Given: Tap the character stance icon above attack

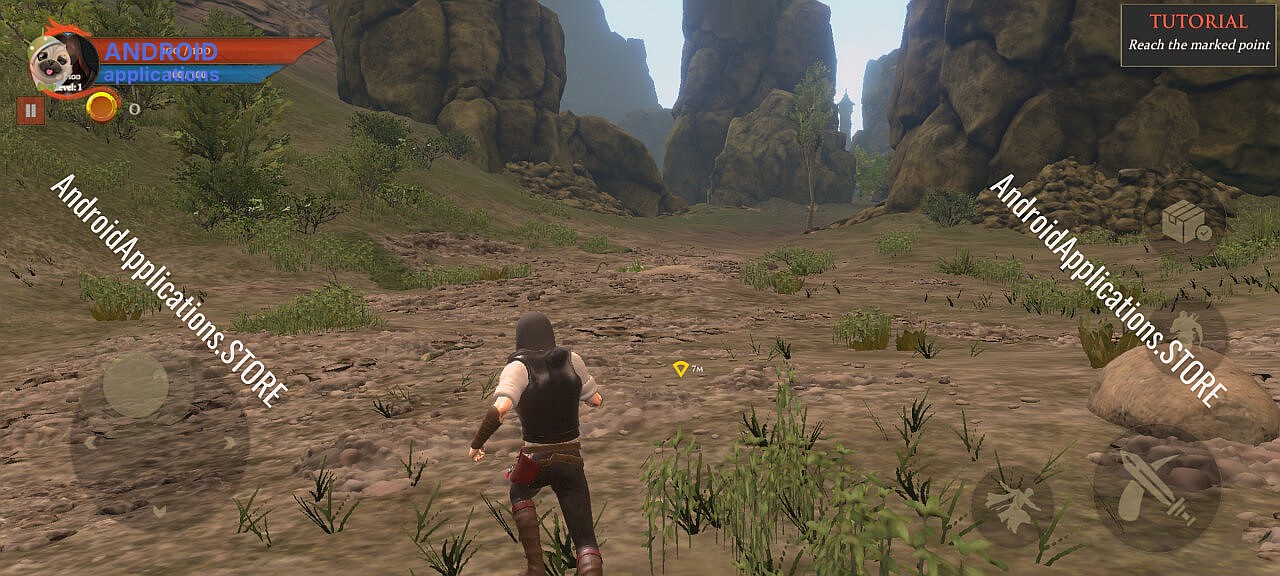Looking at the screenshot, I should [1187, 333].
